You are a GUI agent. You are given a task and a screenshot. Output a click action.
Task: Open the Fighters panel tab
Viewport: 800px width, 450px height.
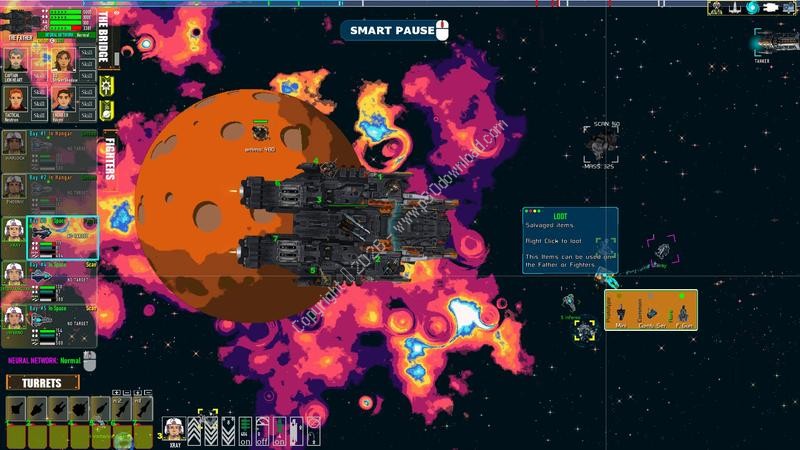point(109,160)
